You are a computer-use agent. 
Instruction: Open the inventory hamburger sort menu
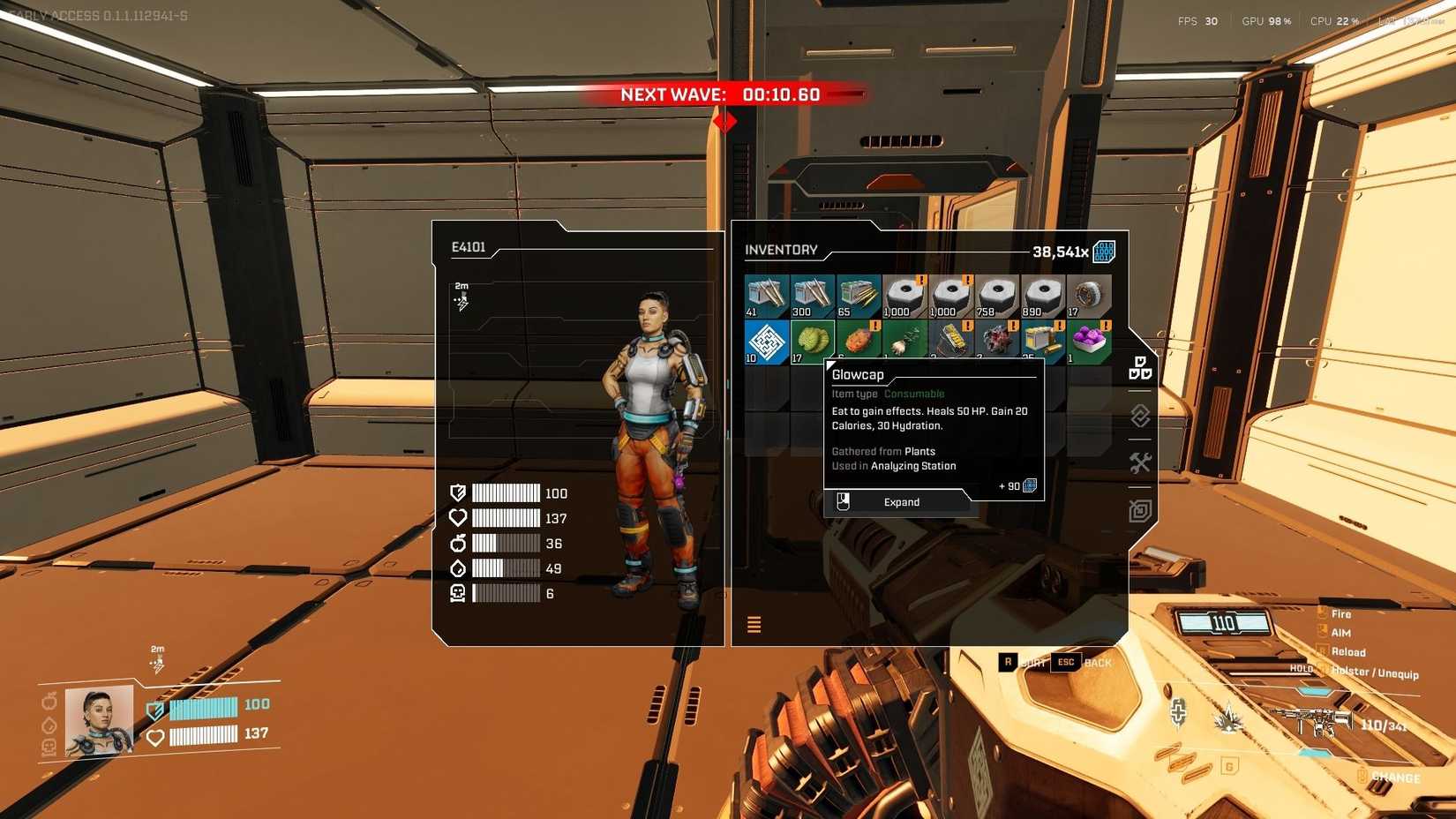754,624
